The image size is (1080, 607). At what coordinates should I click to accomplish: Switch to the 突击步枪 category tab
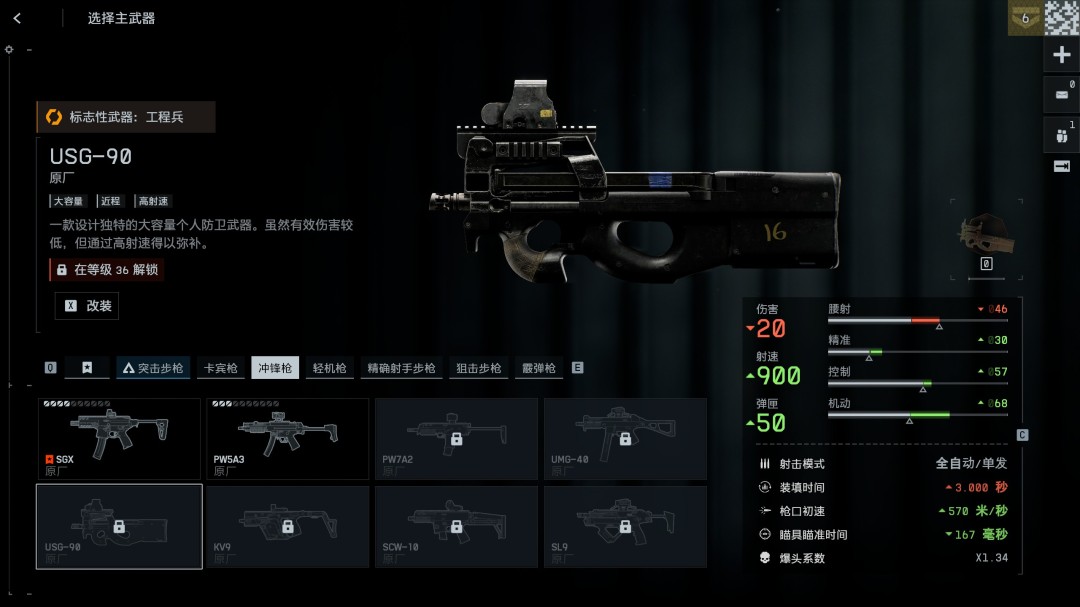[153, 368]
